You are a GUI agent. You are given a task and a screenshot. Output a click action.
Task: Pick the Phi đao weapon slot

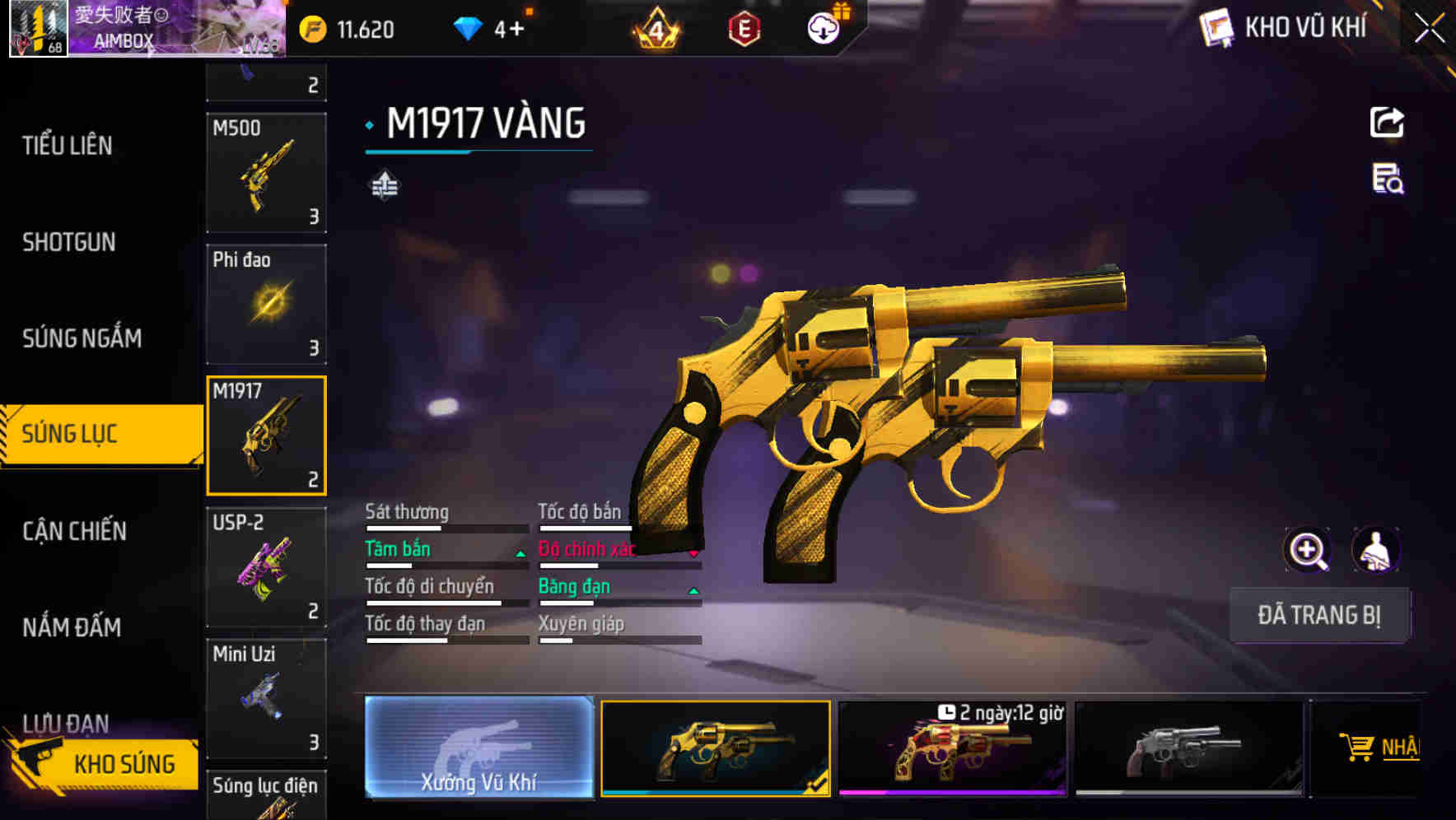pos(266,305)
